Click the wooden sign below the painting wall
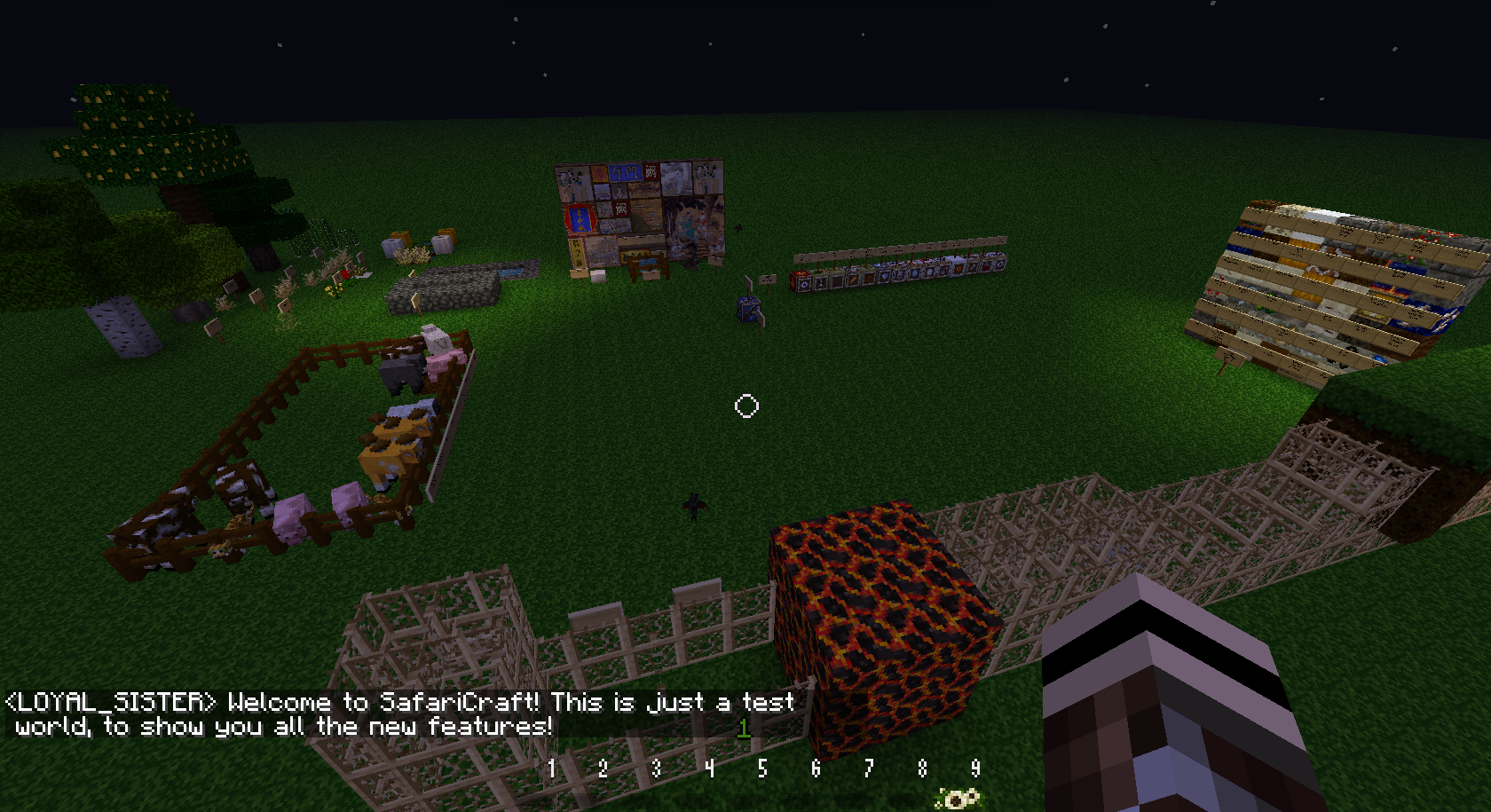The width and height of the screenshot is (1491, 812). (x=580, y=275)
